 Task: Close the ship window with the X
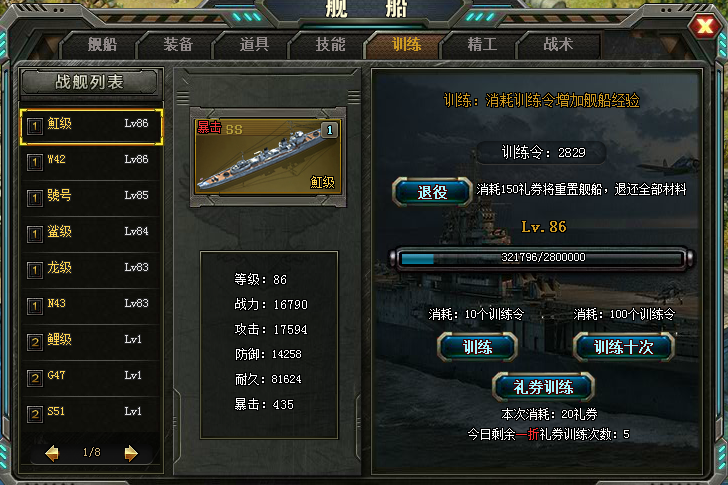coord(707,26)
